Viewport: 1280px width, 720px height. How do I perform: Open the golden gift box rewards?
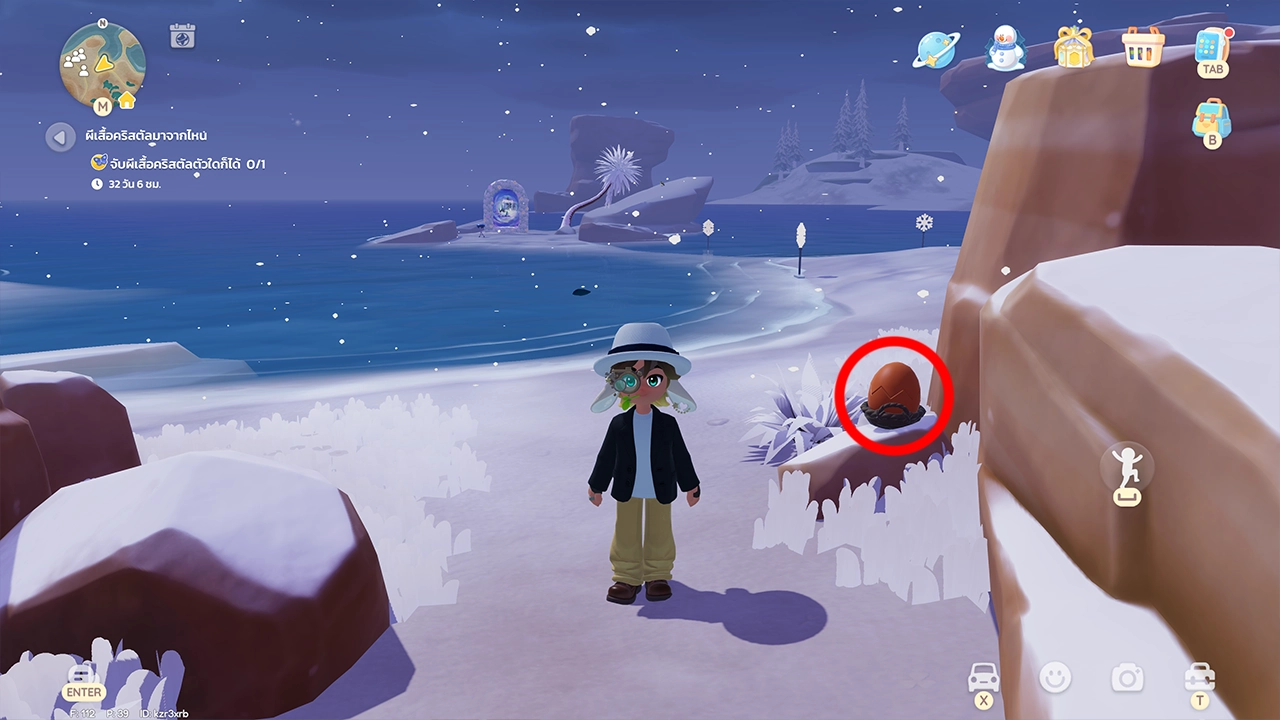point(1073,48)
